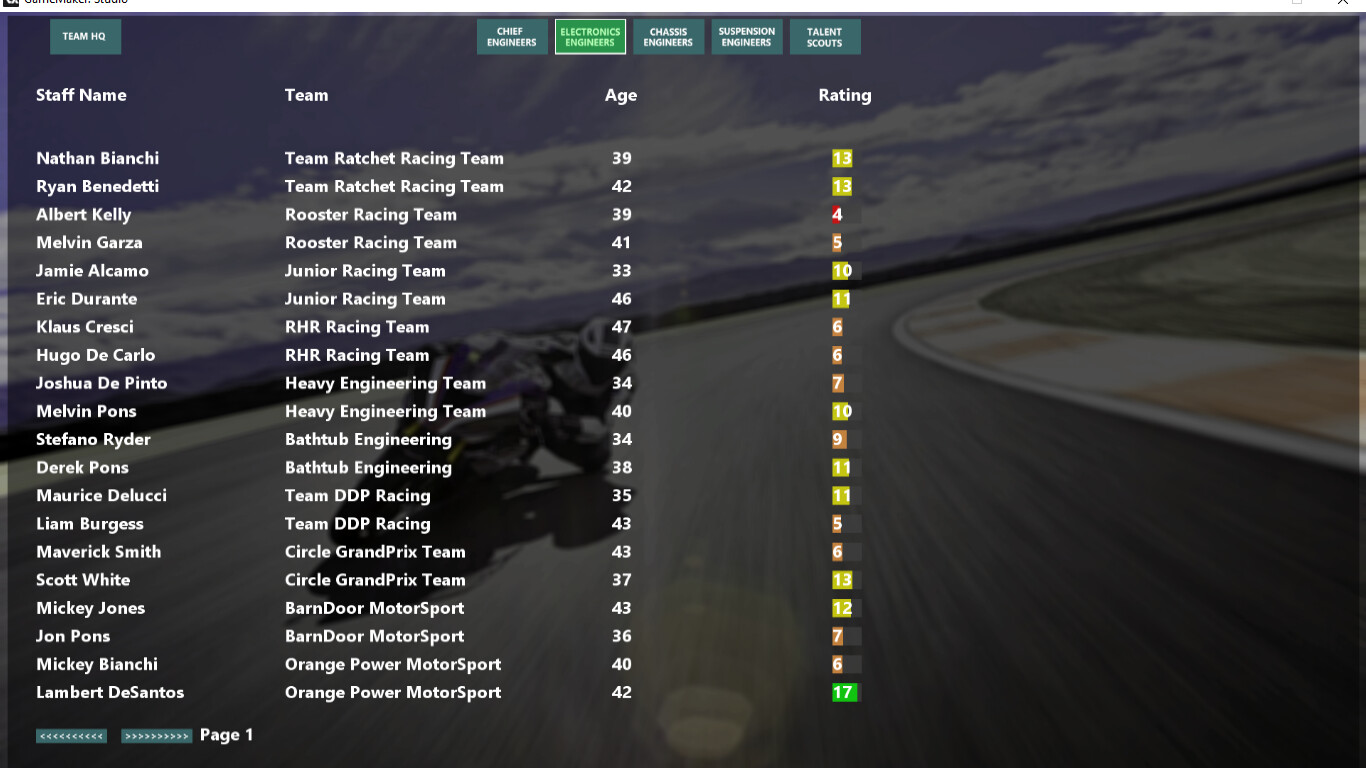Go to the previous page of staff

pyautogui.click(x=70, y=734)
